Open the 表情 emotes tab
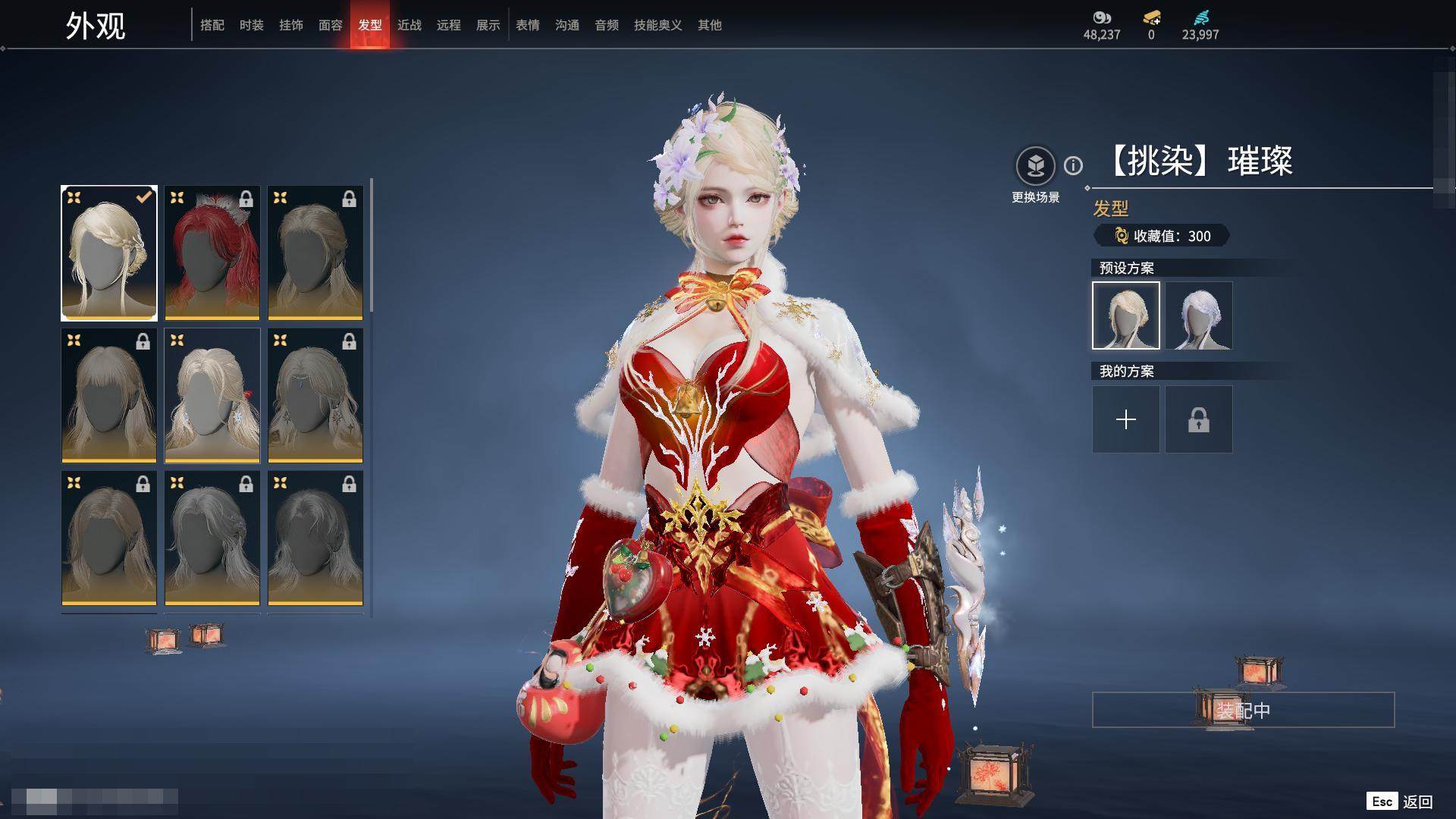 click(x=527, y=25)
